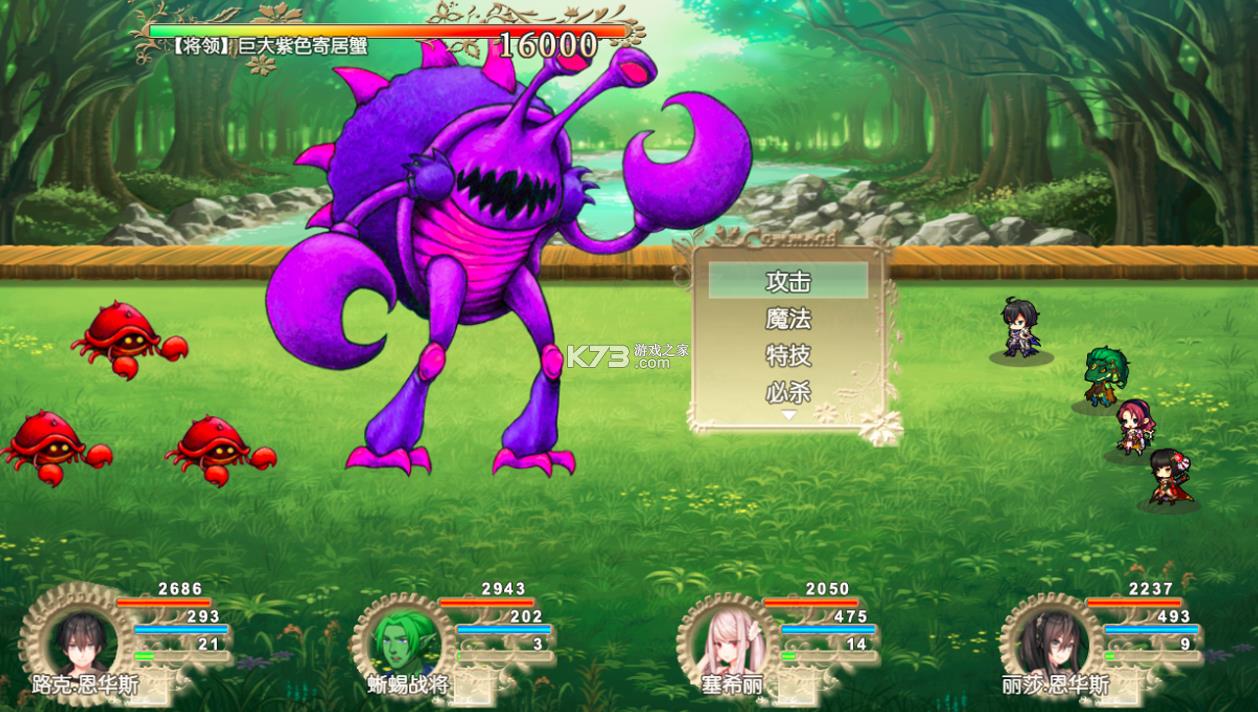Open the 特技 special skills command
This screenshot has height=712, width=1258.
788,356
